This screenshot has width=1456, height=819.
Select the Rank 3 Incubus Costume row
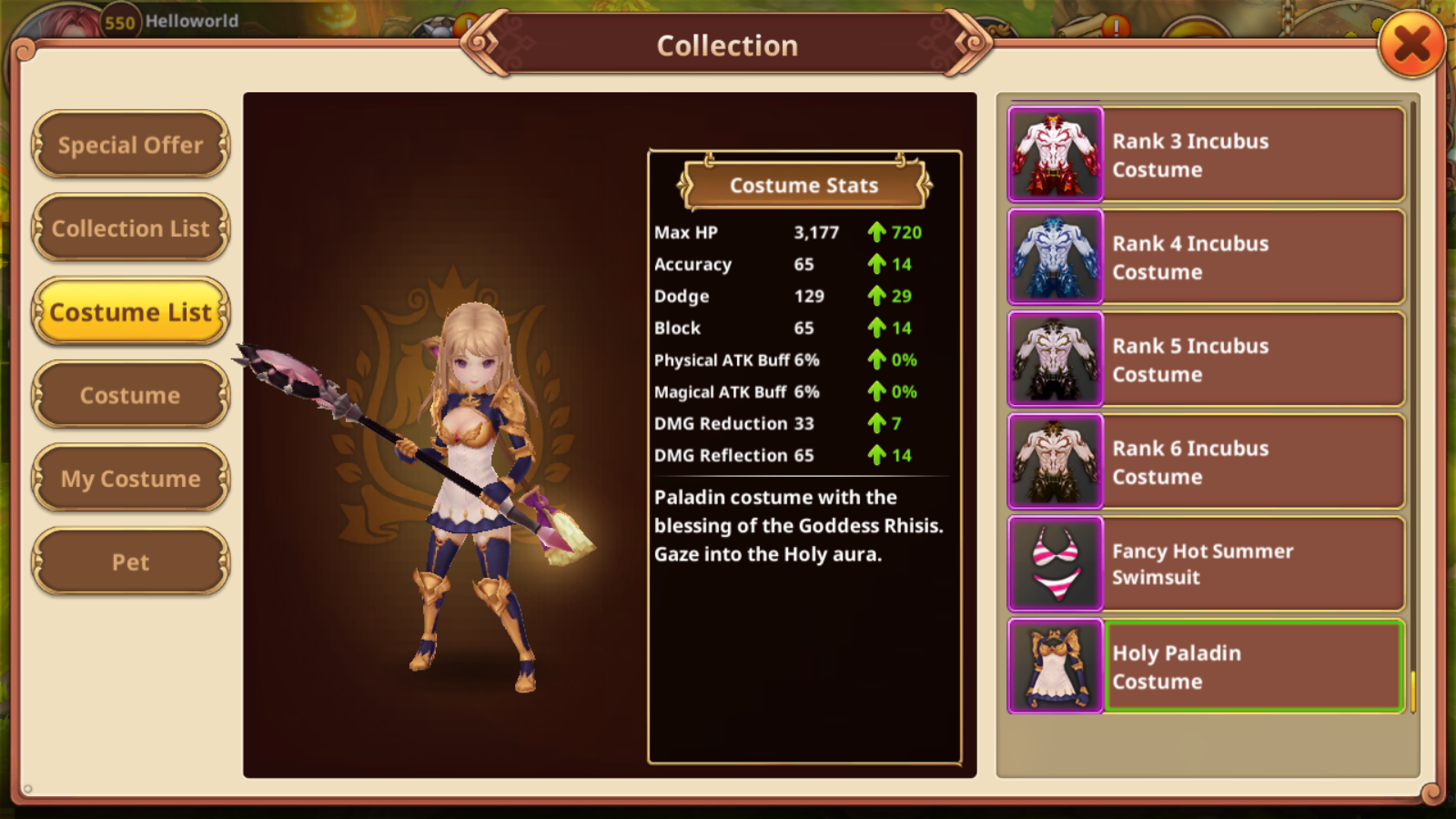[x=1207, y=155]
